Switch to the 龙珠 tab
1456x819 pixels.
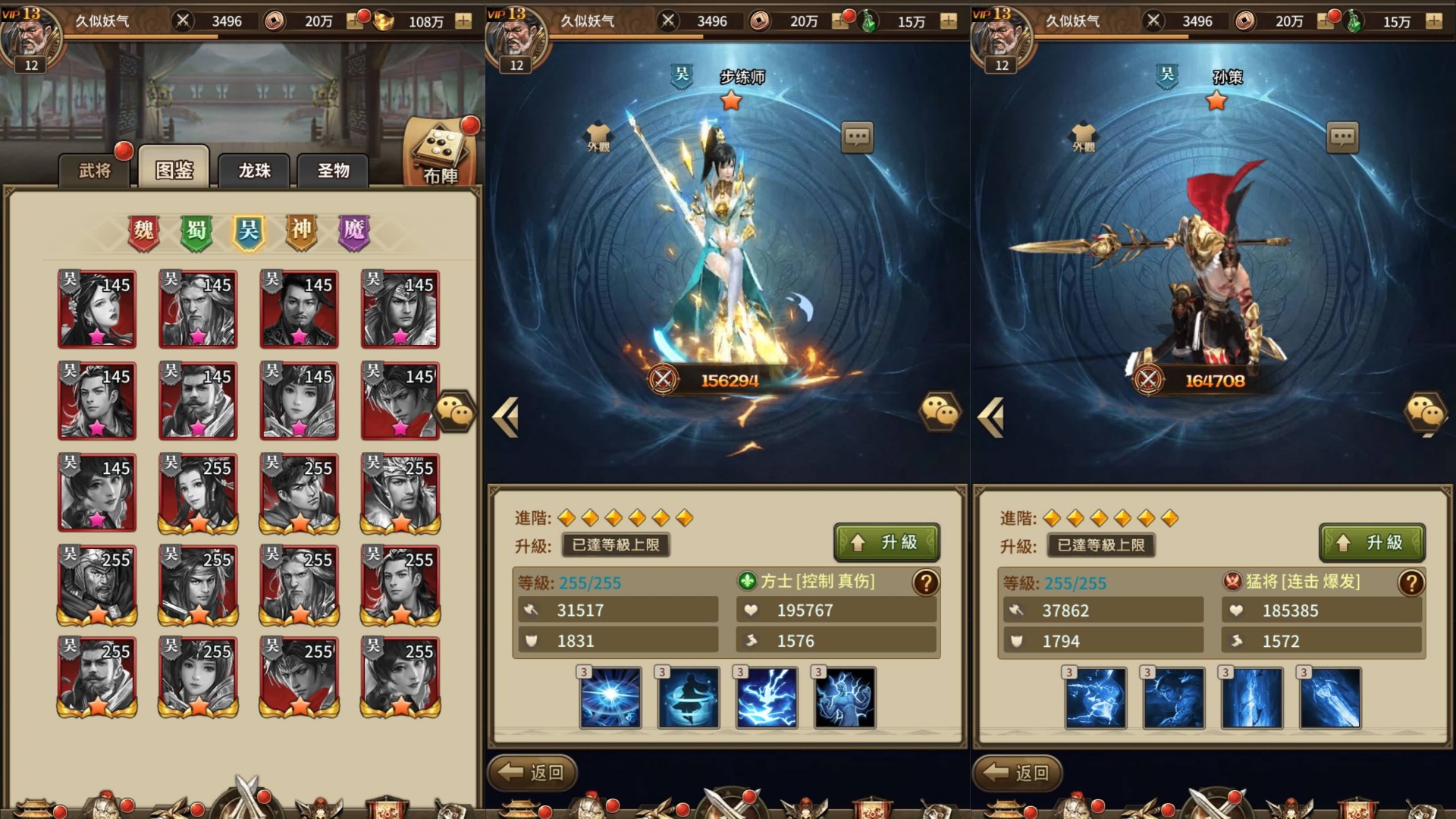253,171
